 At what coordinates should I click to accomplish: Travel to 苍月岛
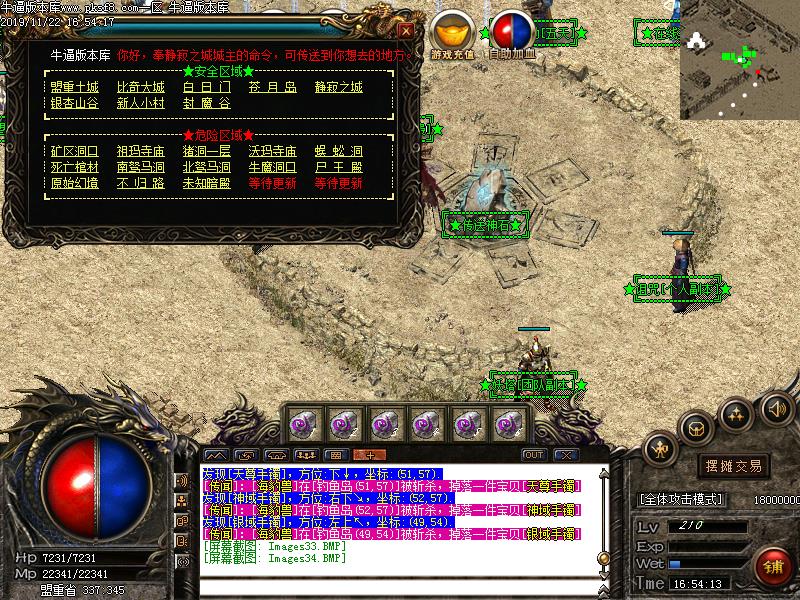pyautogui.click(x=273, y=87)
